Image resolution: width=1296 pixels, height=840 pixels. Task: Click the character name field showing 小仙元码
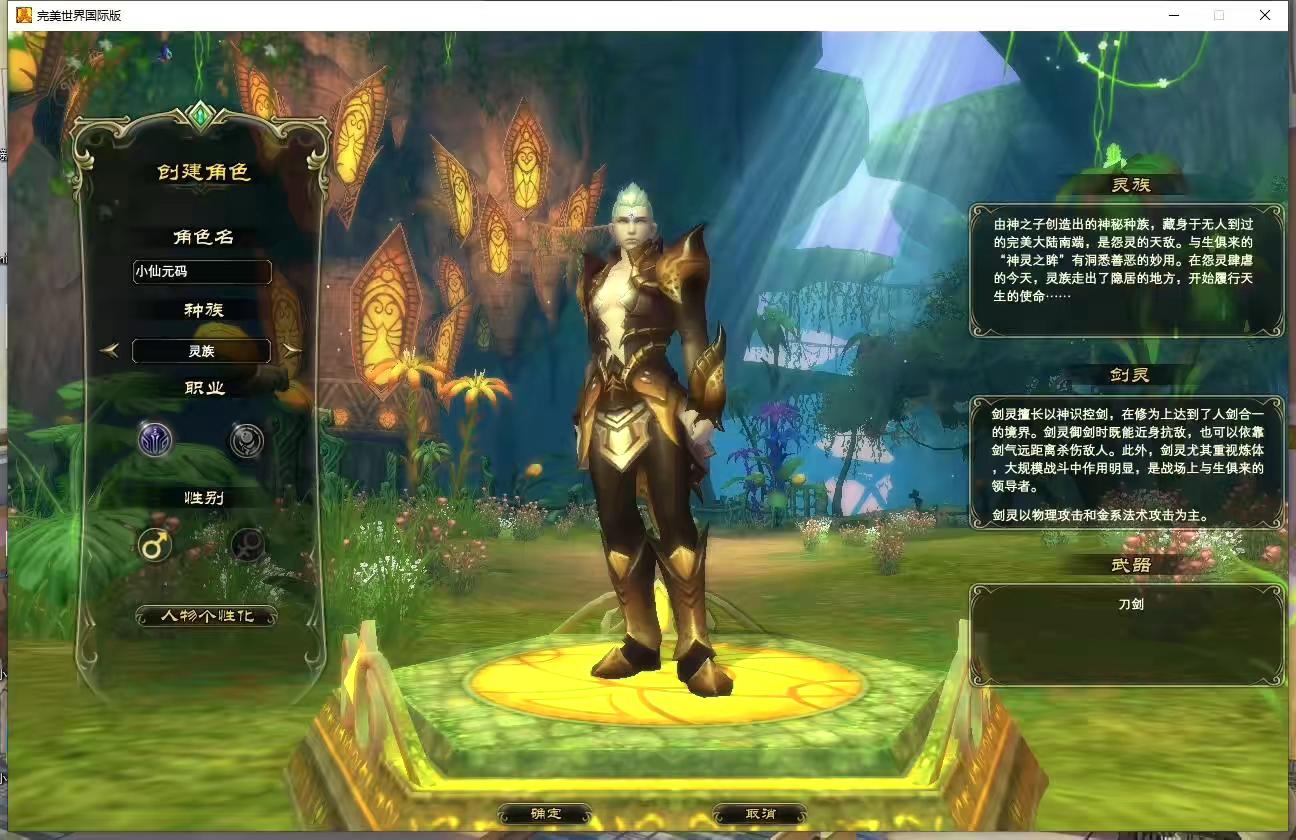pyautogui.click(x=202, y=272)
